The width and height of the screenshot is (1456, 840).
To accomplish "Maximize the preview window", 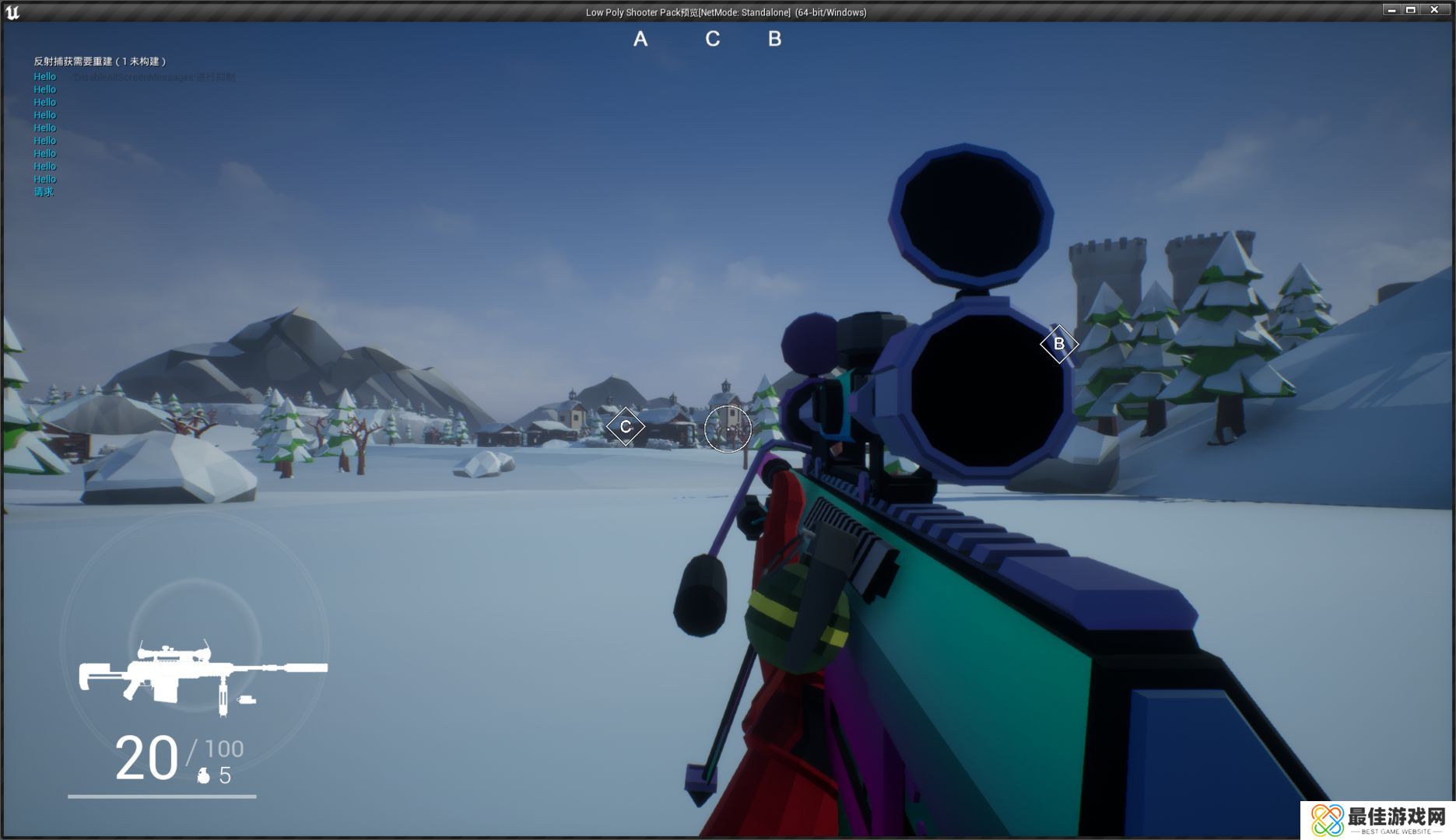I will pyautogui.click(x=1411, y=10).
